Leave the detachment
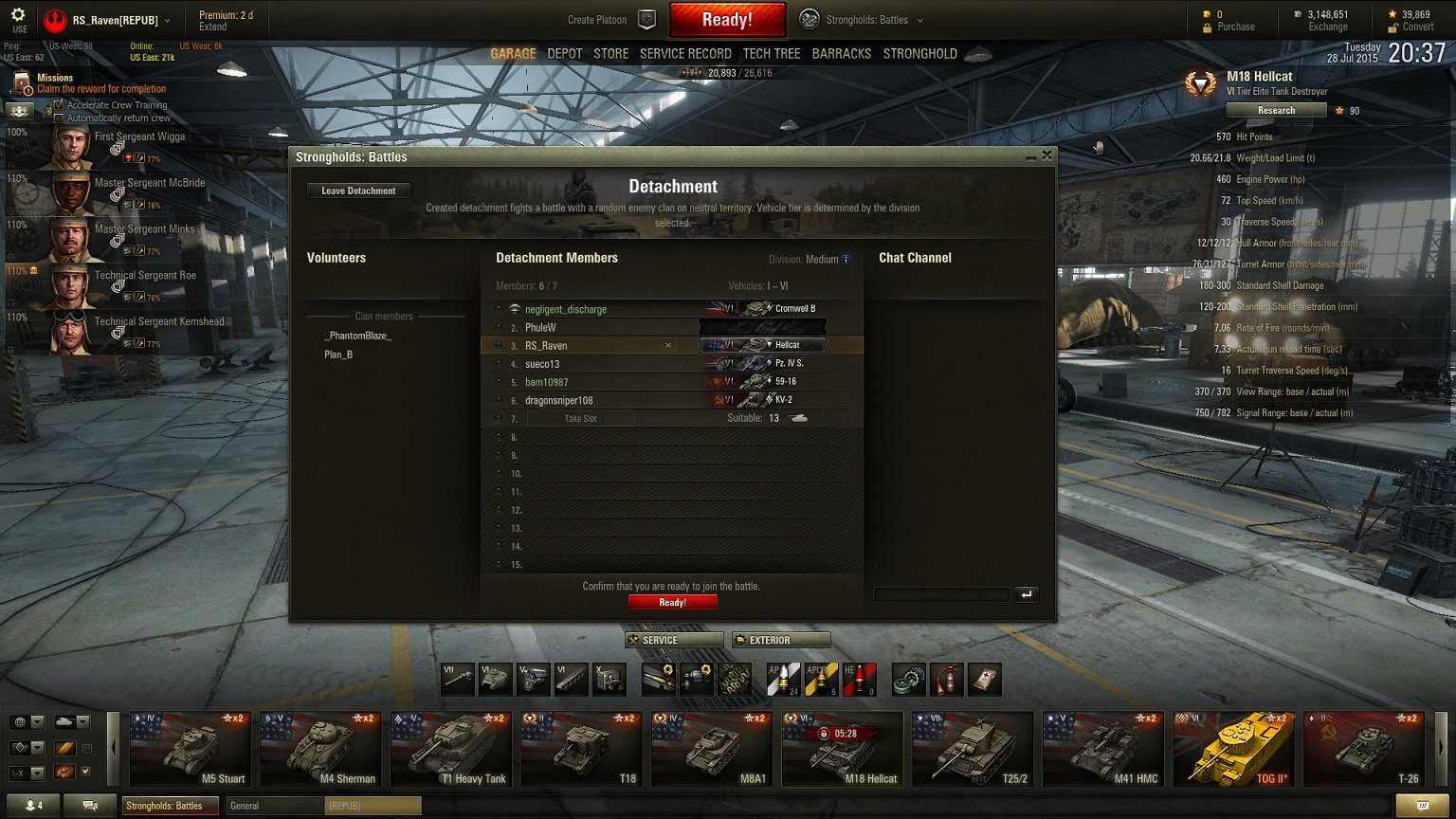The height and width of the screenshot is (819, 1456). [x=358, y=191]
